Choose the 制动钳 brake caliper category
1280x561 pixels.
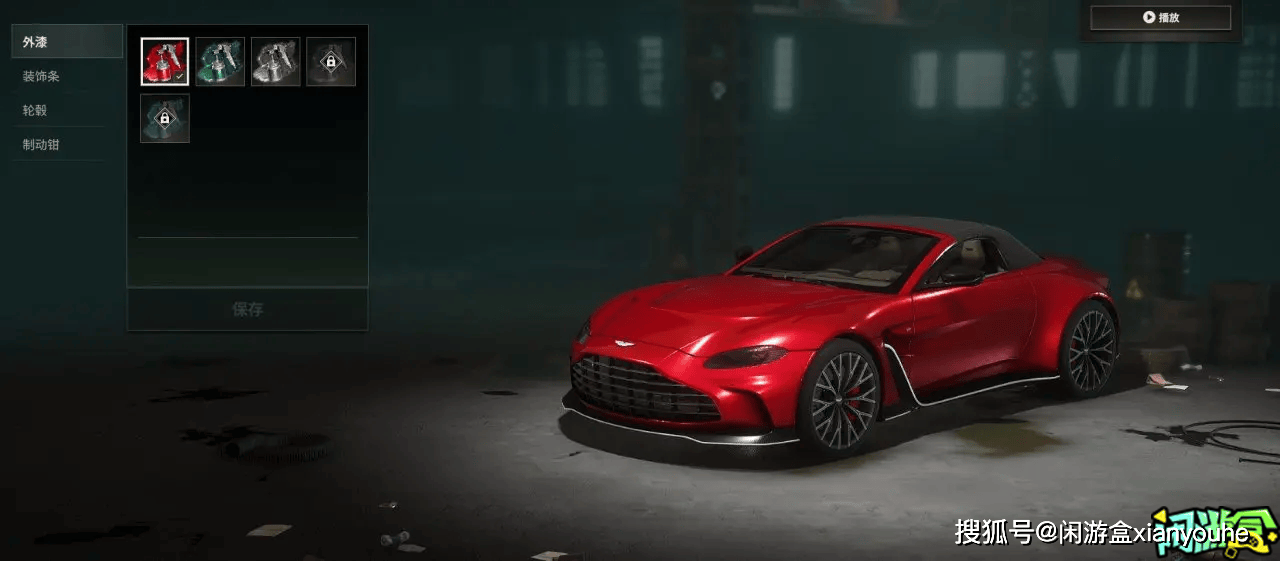point(66,144)
